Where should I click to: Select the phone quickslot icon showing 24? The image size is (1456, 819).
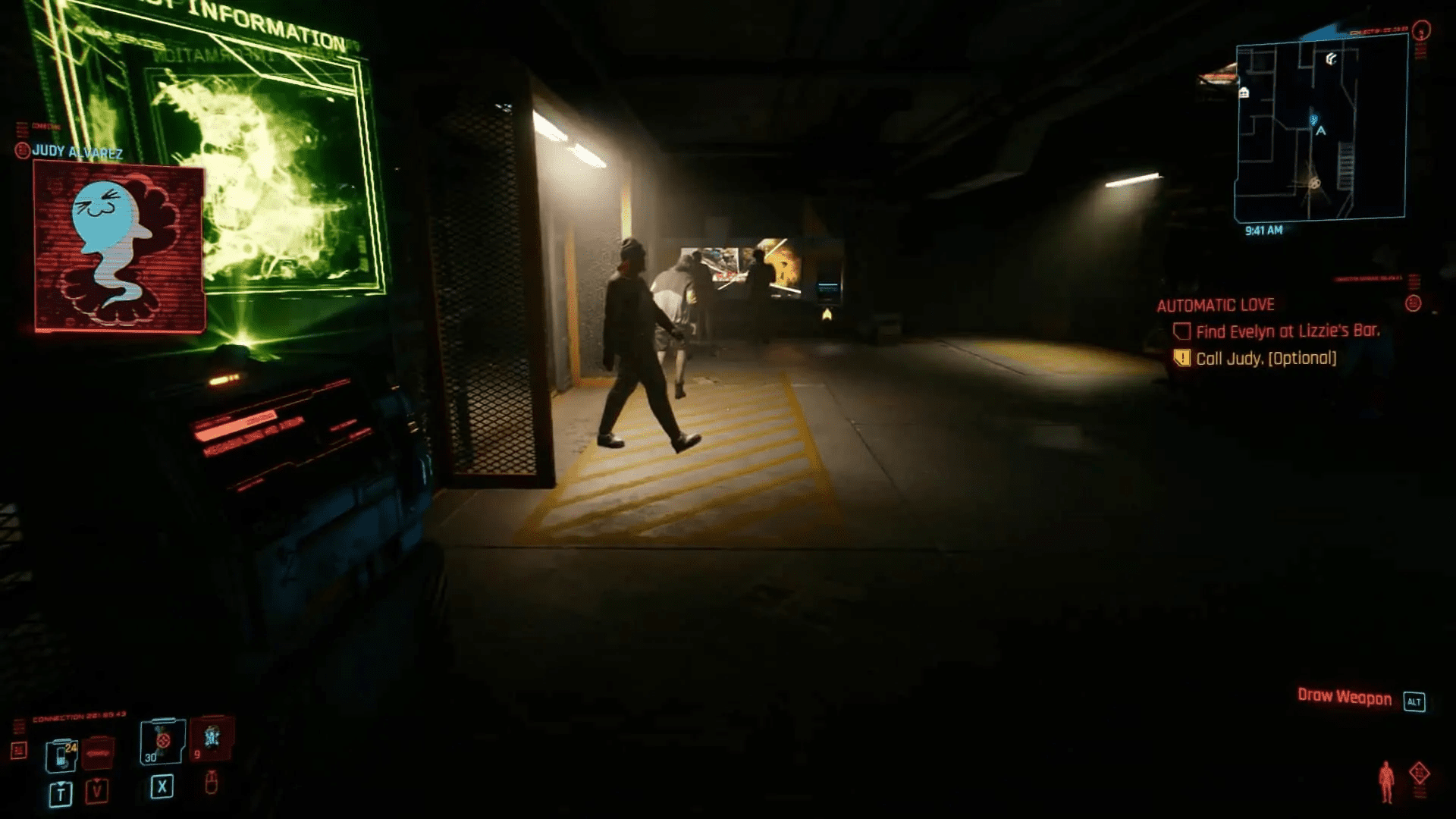pyautogui.click(x=62, y=756)
